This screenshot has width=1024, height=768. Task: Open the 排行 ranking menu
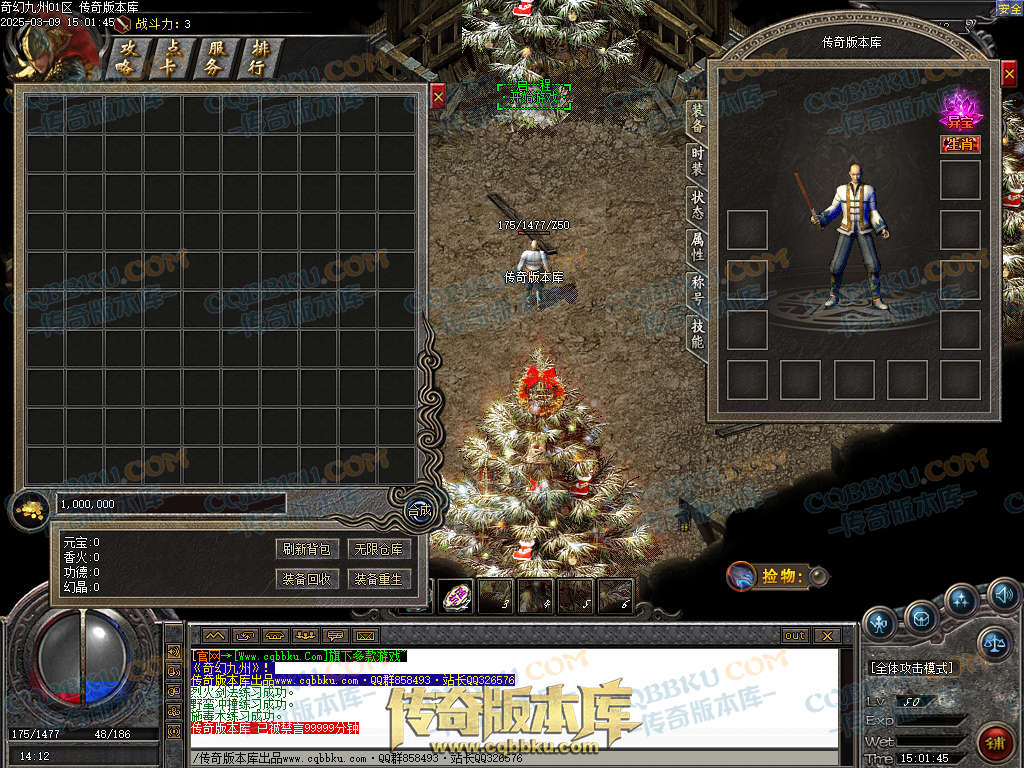pyautogui.click(x=258, y=58)
